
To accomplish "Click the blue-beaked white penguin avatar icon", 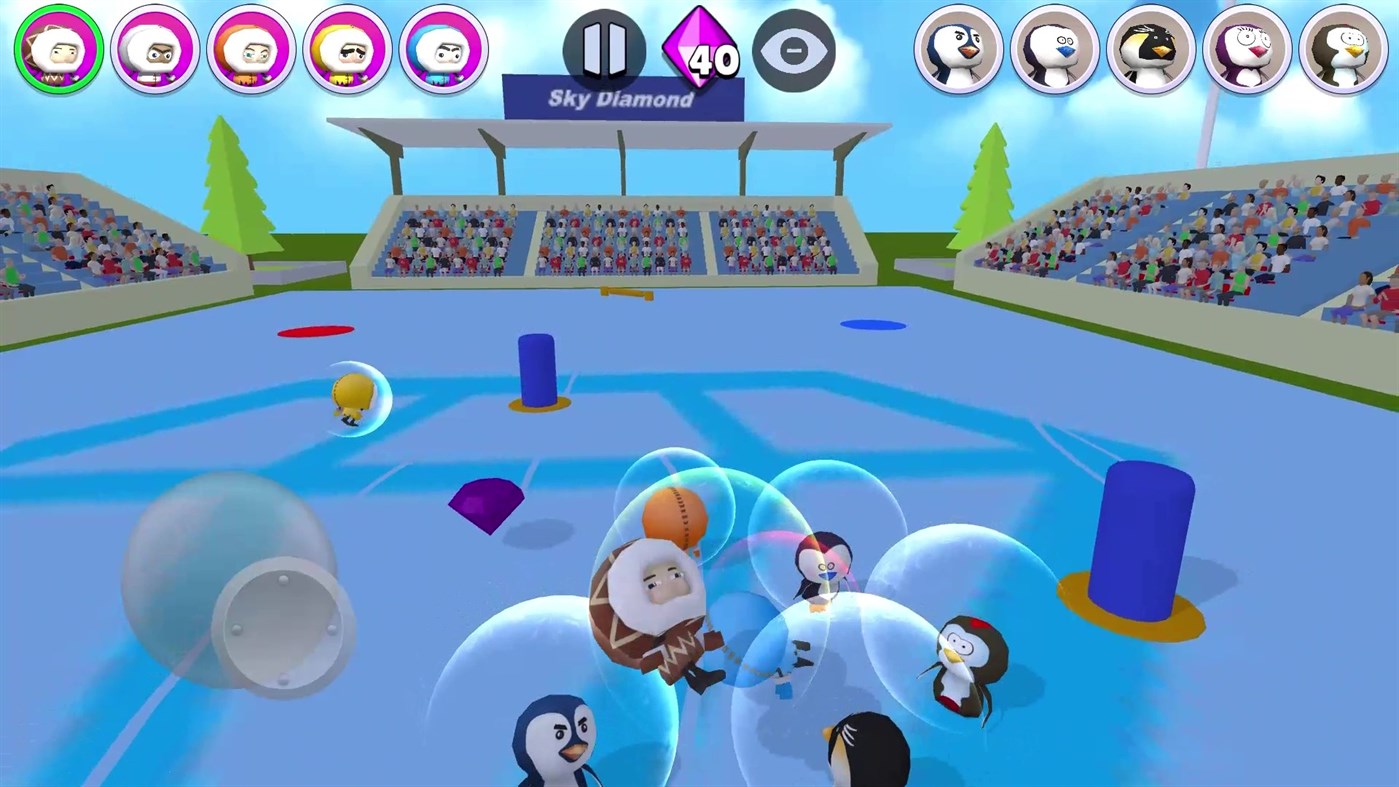I will click(1055, 50).
